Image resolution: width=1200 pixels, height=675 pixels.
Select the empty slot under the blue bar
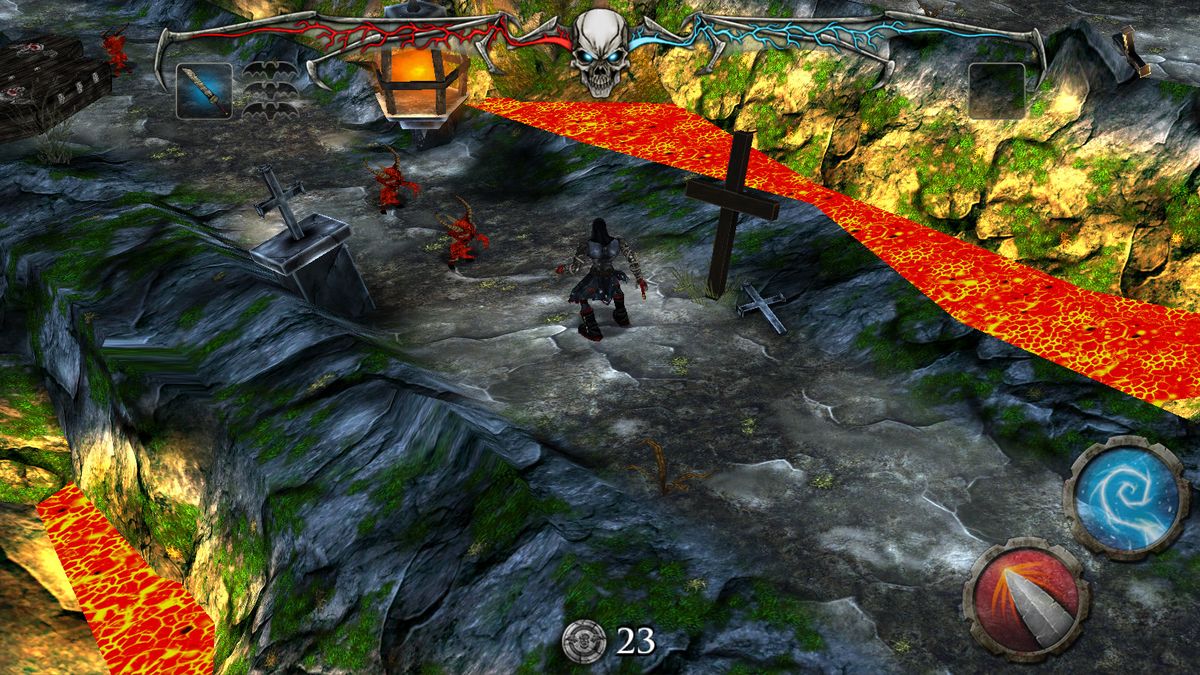[x=996, y=90]
